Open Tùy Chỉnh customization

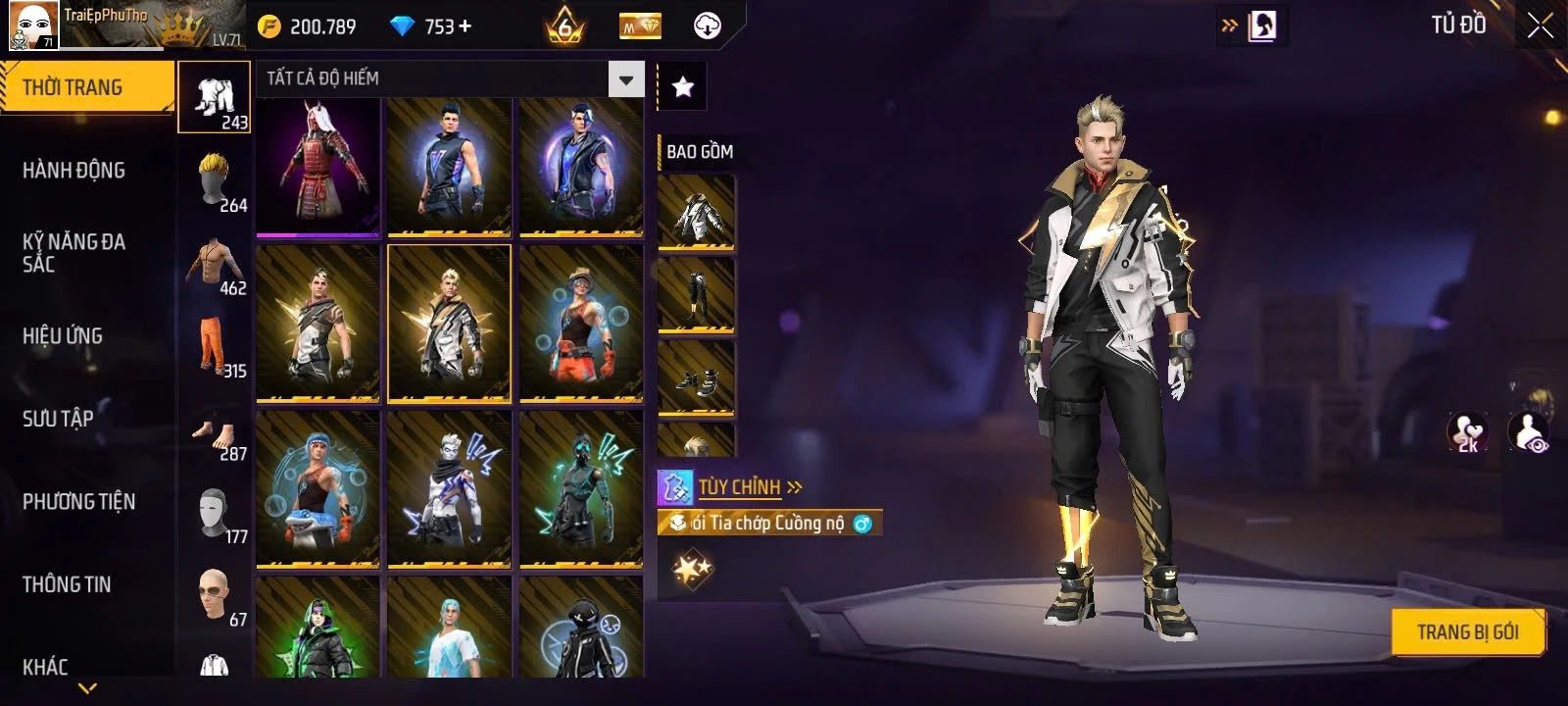click(740, 487)
